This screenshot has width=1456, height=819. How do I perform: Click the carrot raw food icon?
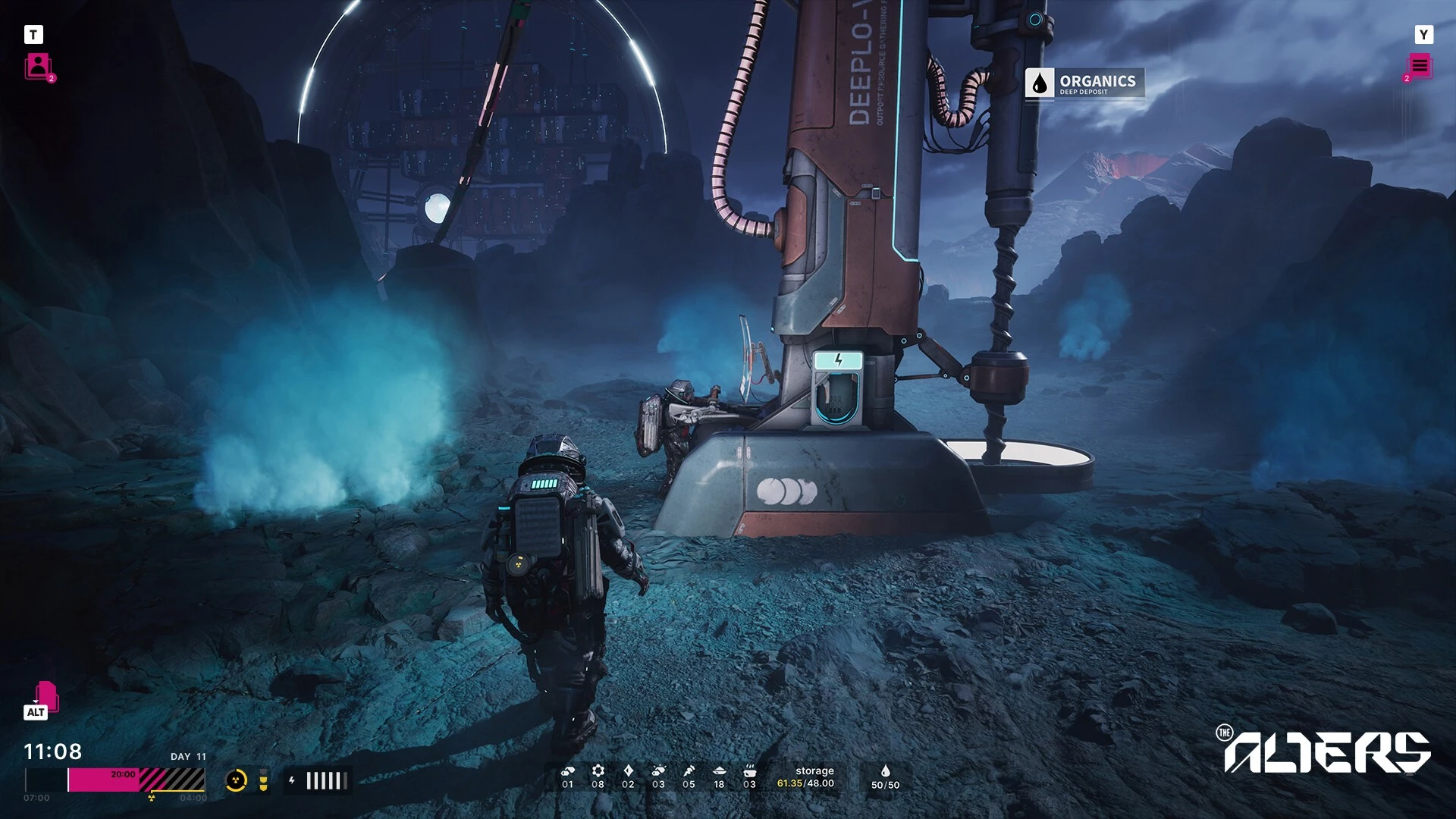pos(689,770)
